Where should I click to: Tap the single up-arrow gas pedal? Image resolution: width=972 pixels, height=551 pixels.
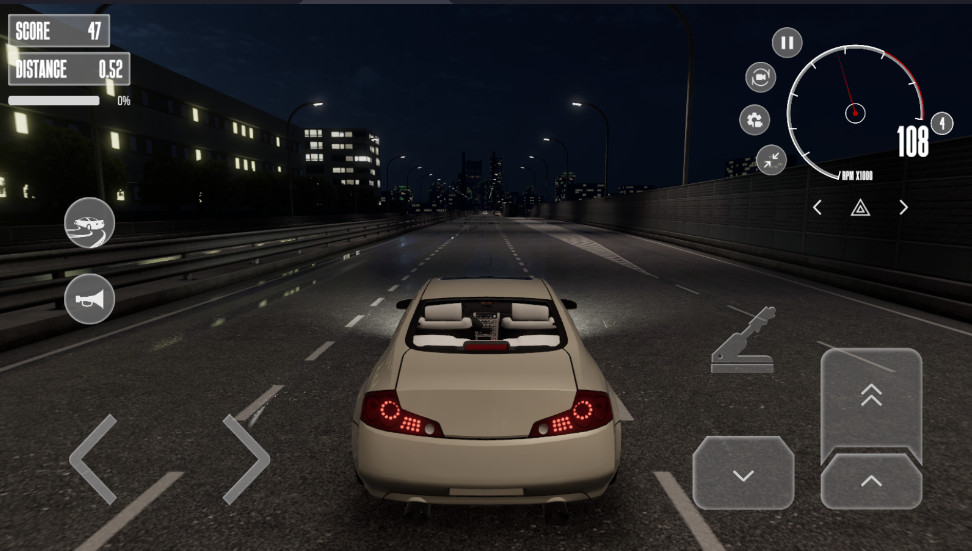(x=871, y=482)
